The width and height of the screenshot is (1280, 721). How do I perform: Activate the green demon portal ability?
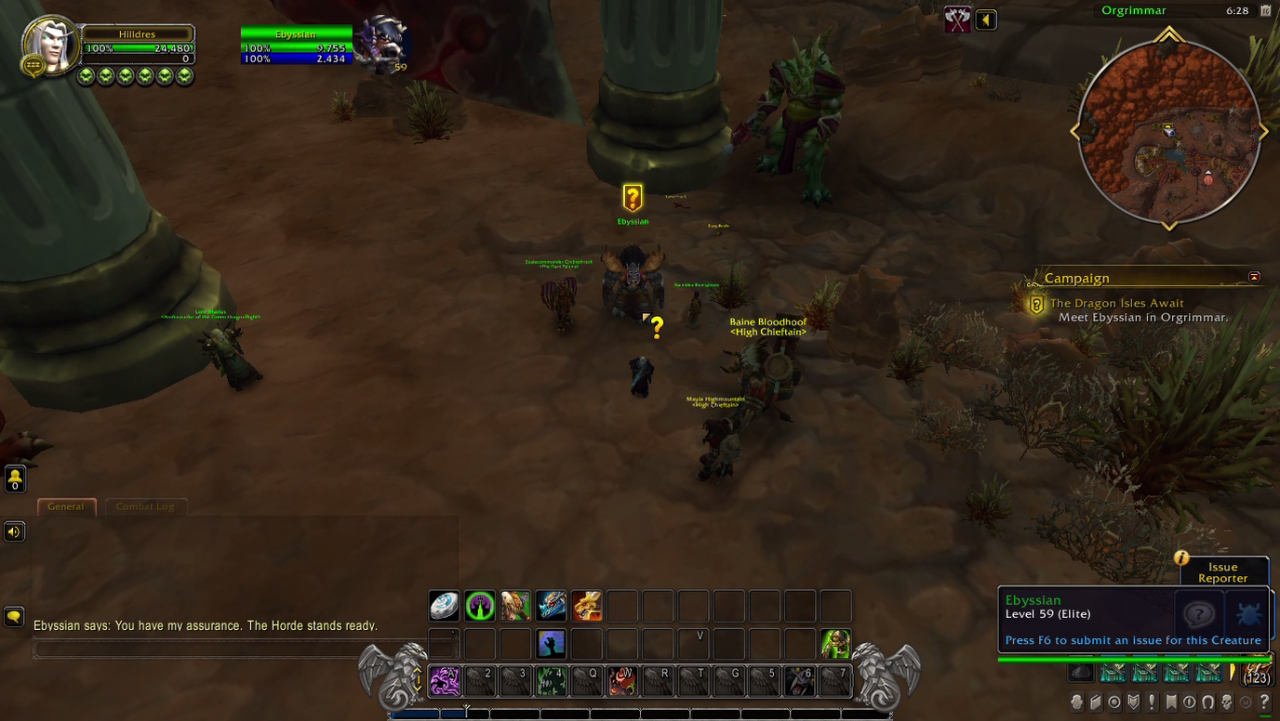pos(480,606)
